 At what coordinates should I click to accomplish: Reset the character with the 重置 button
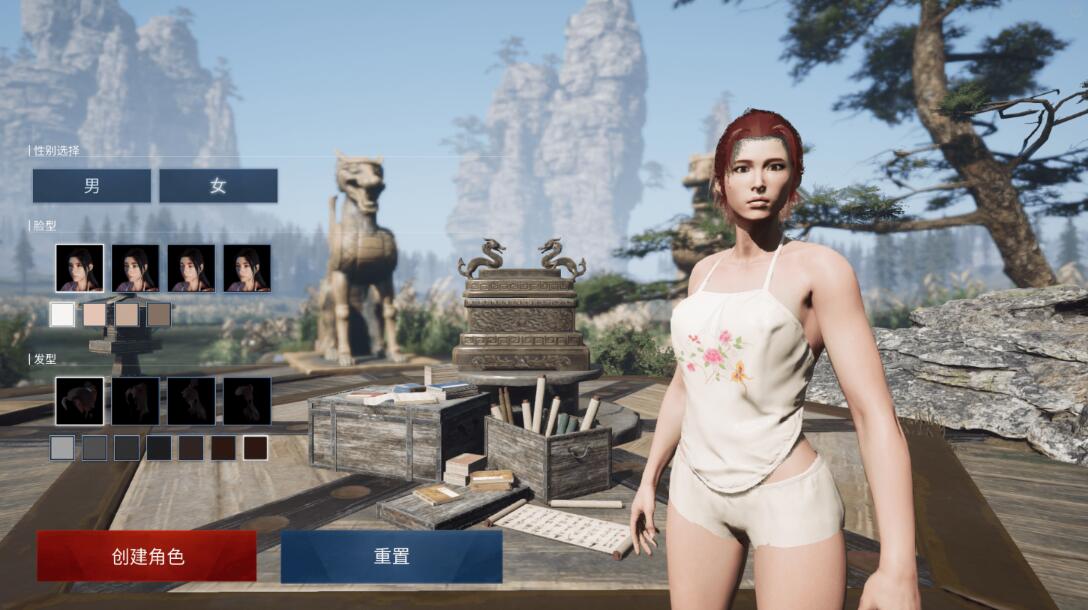tap(391, 556)
